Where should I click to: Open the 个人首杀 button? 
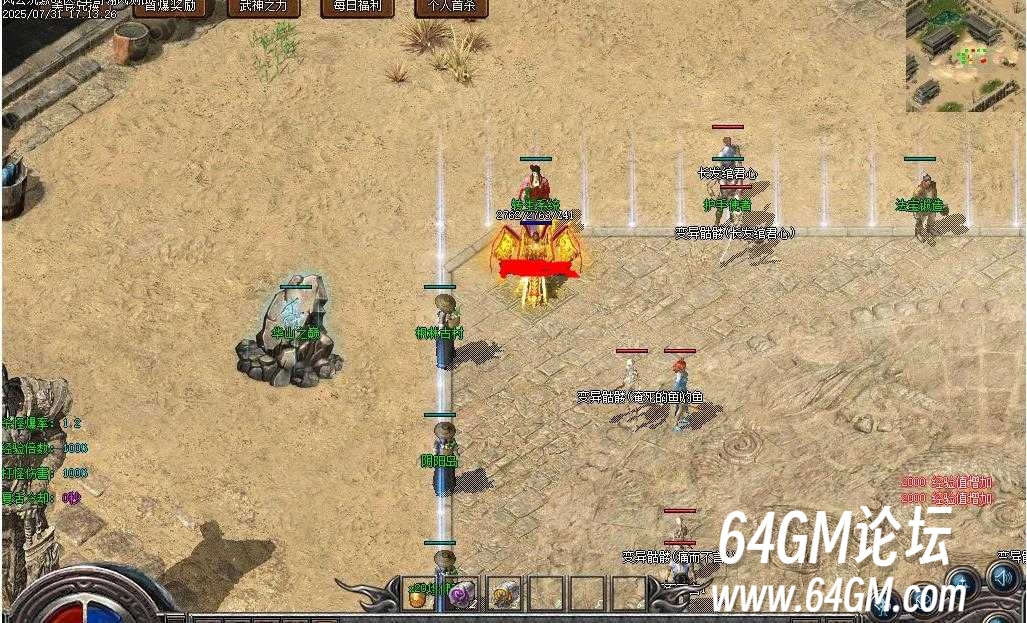(x=451, y=8)
